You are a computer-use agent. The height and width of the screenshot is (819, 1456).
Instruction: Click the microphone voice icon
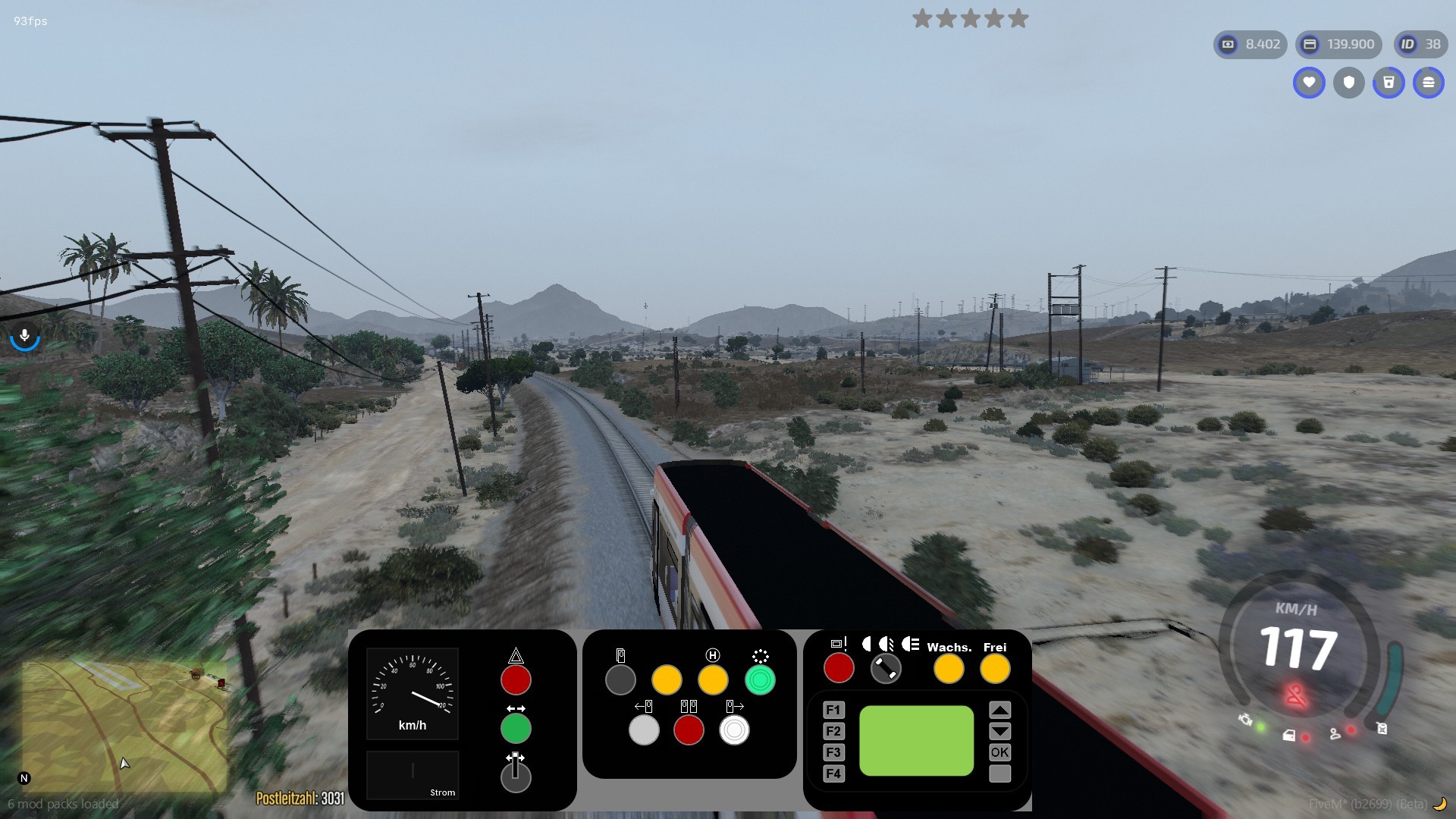click(25, 336)
